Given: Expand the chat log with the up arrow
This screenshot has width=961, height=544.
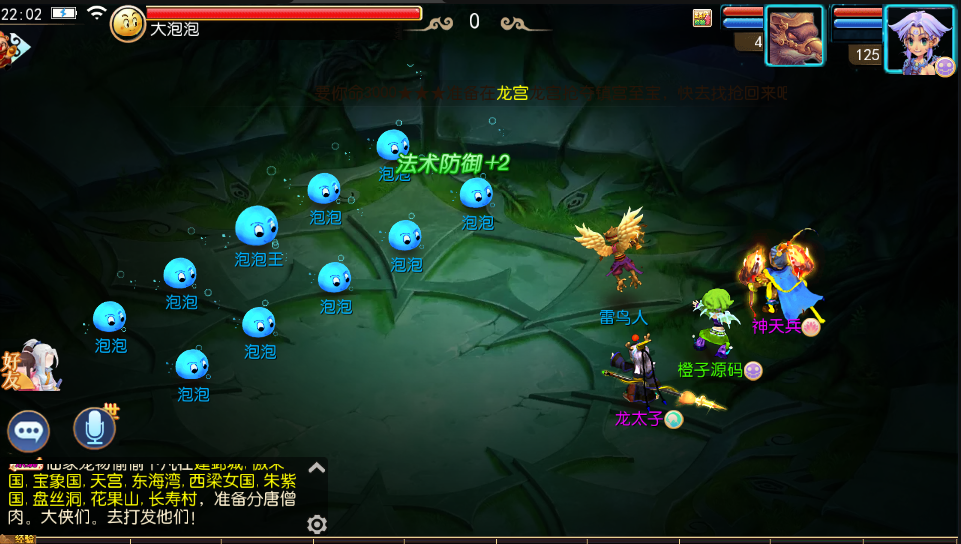Looking at the screenshot, I should click(x=317, y=467).
